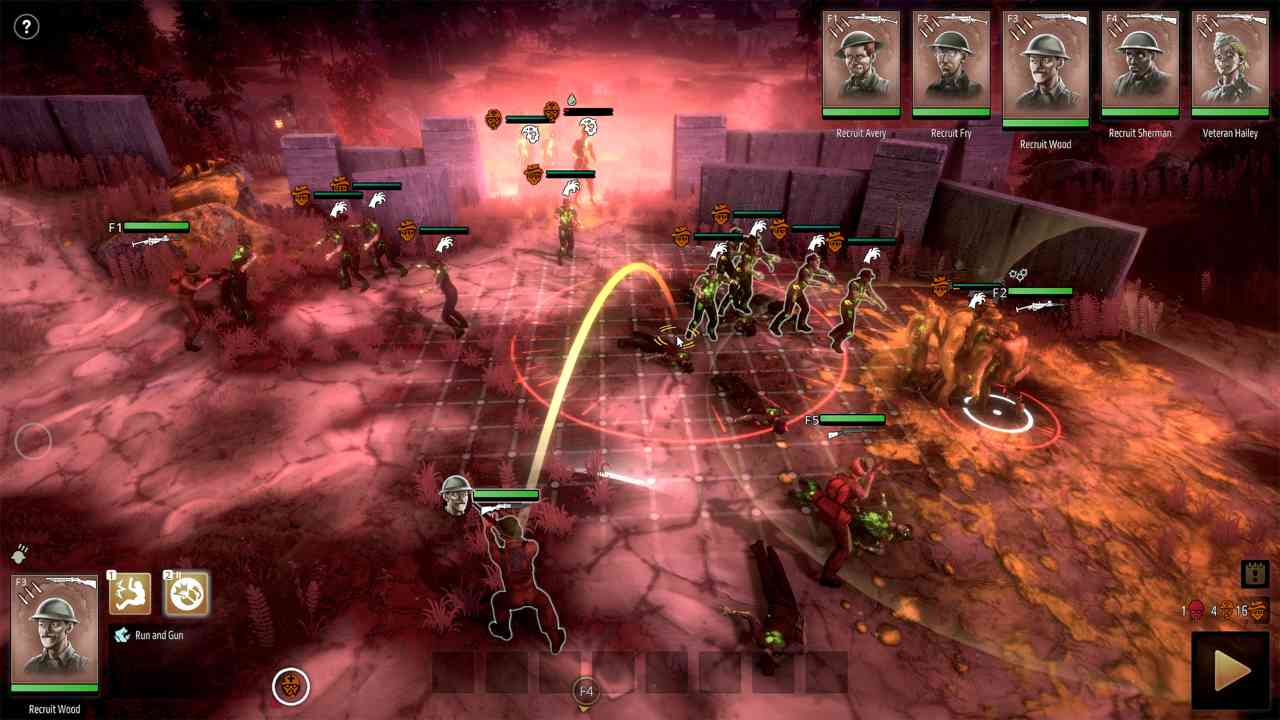Select Recruit Sherman's portrait
1280x720 pixels.
(x=1140, y=63)
